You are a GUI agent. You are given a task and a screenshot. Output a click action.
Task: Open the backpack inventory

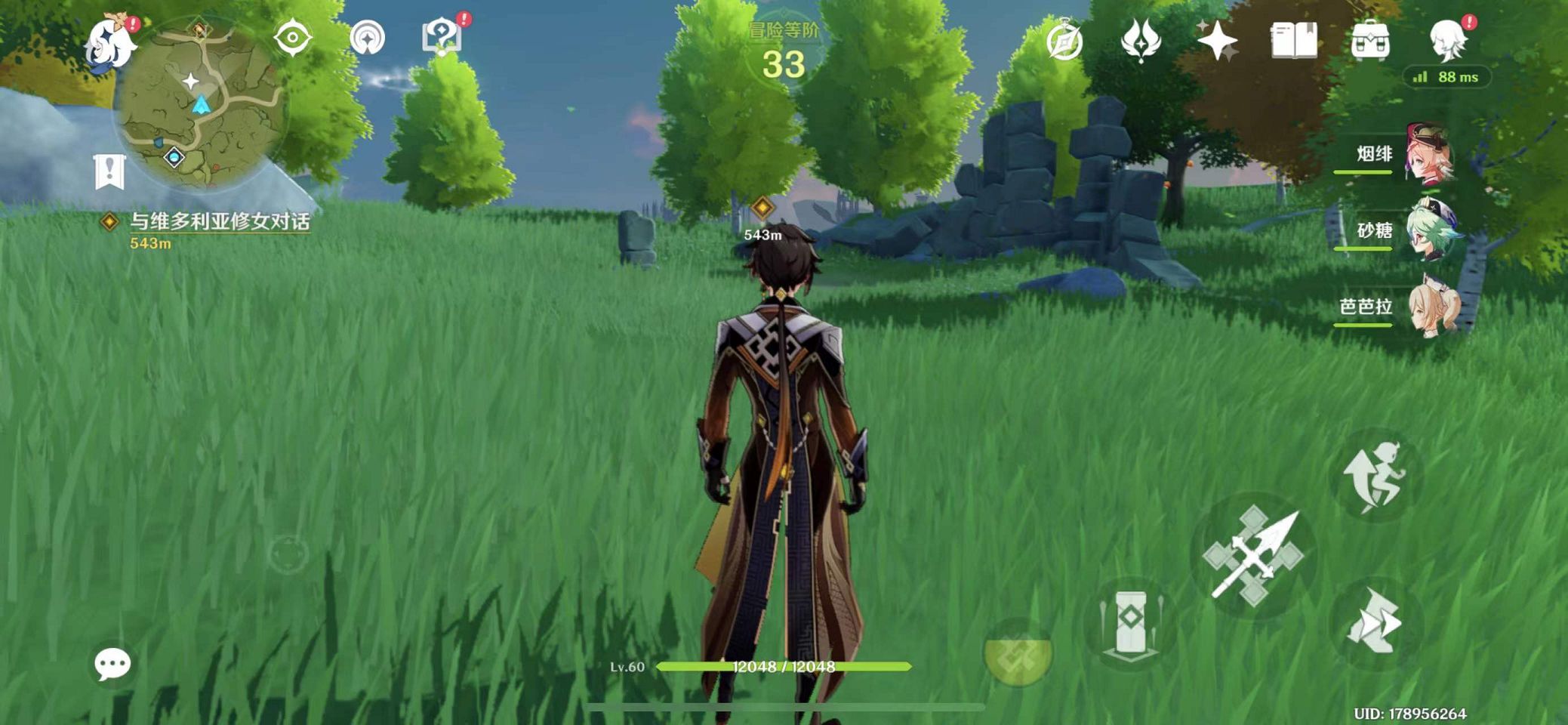tap(1369, 41)
